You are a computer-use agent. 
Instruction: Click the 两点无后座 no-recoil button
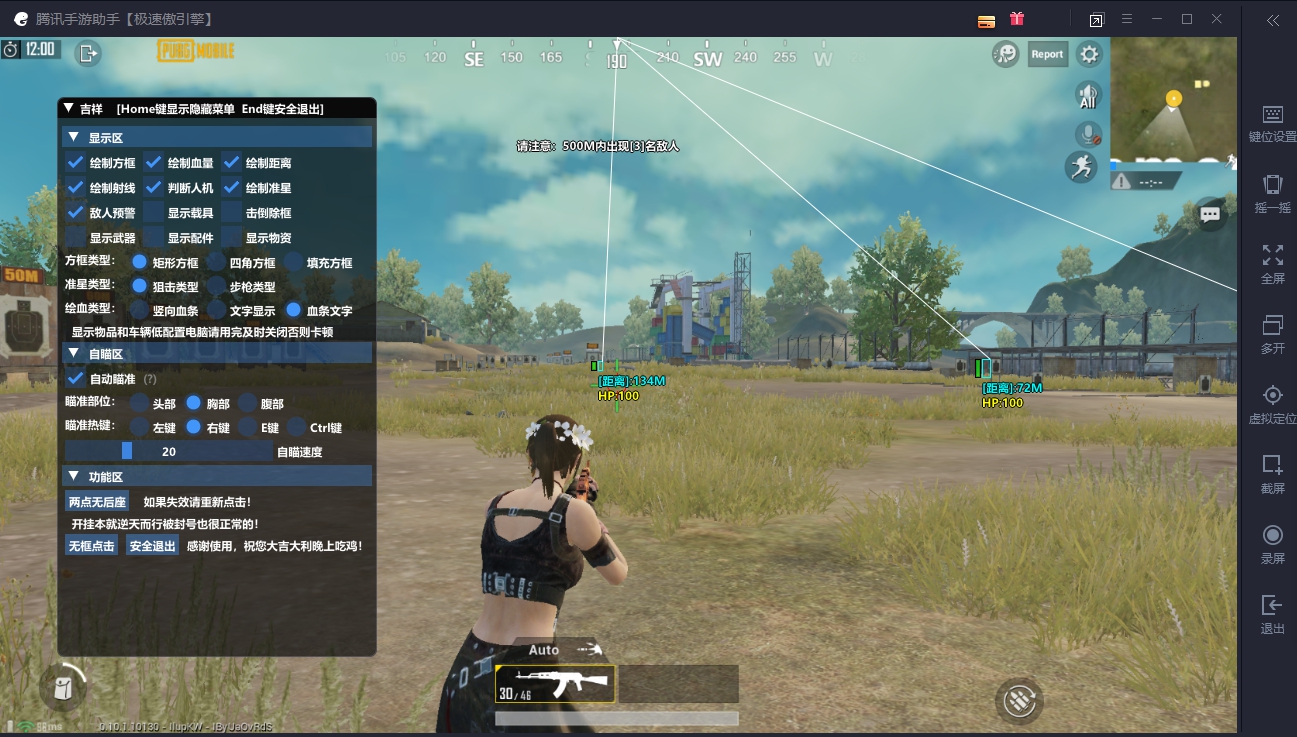point(96,500)
